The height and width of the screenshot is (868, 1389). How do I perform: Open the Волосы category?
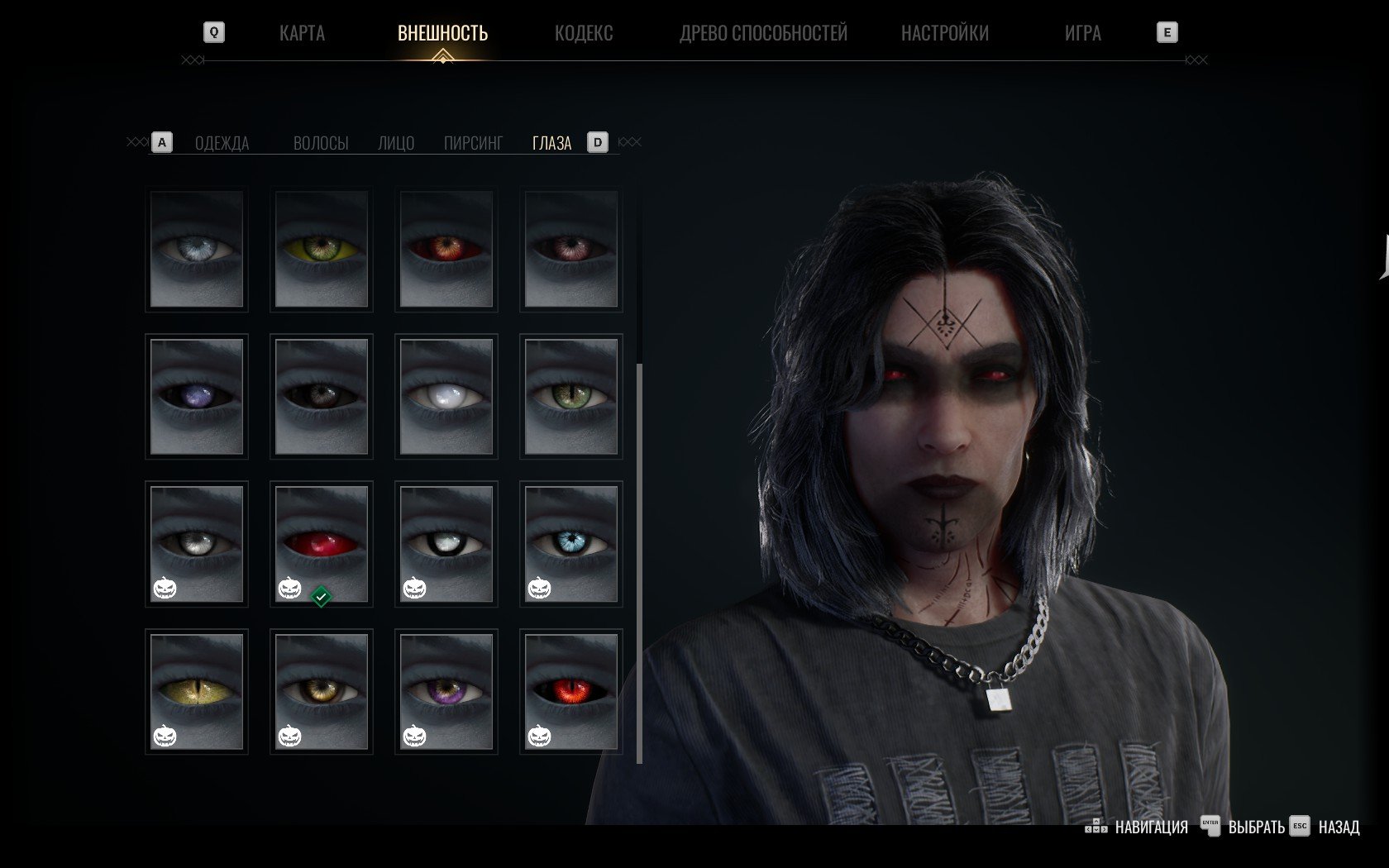[x=321, y=143]
